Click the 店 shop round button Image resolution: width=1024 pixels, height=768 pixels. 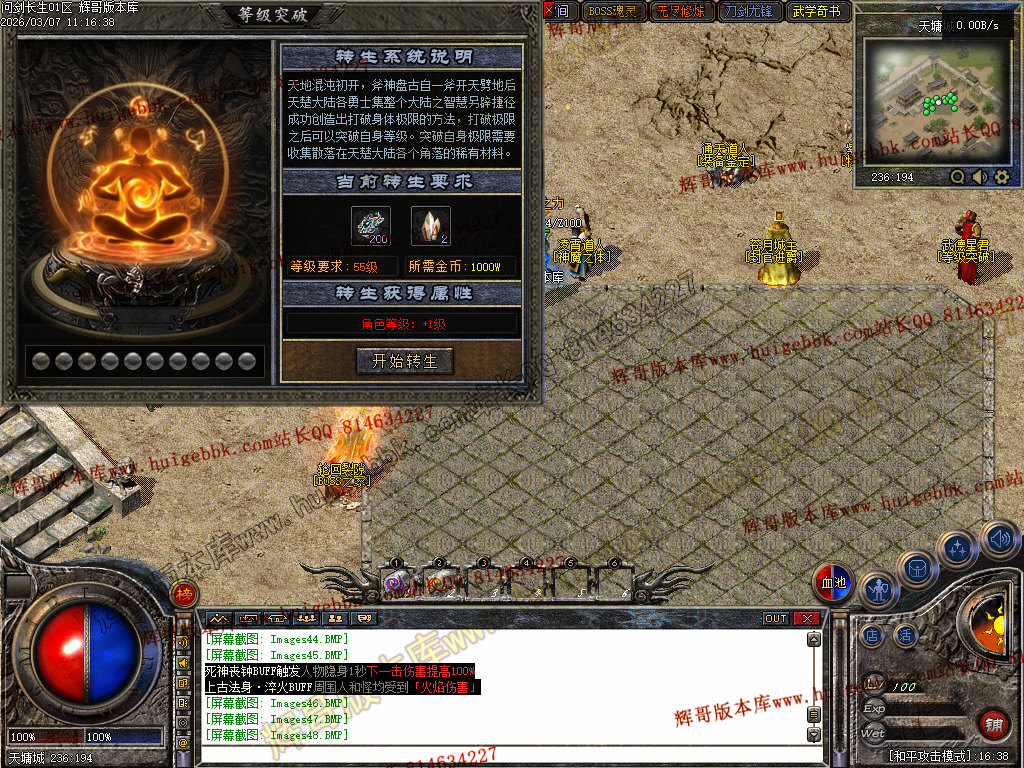click(873, 635)
